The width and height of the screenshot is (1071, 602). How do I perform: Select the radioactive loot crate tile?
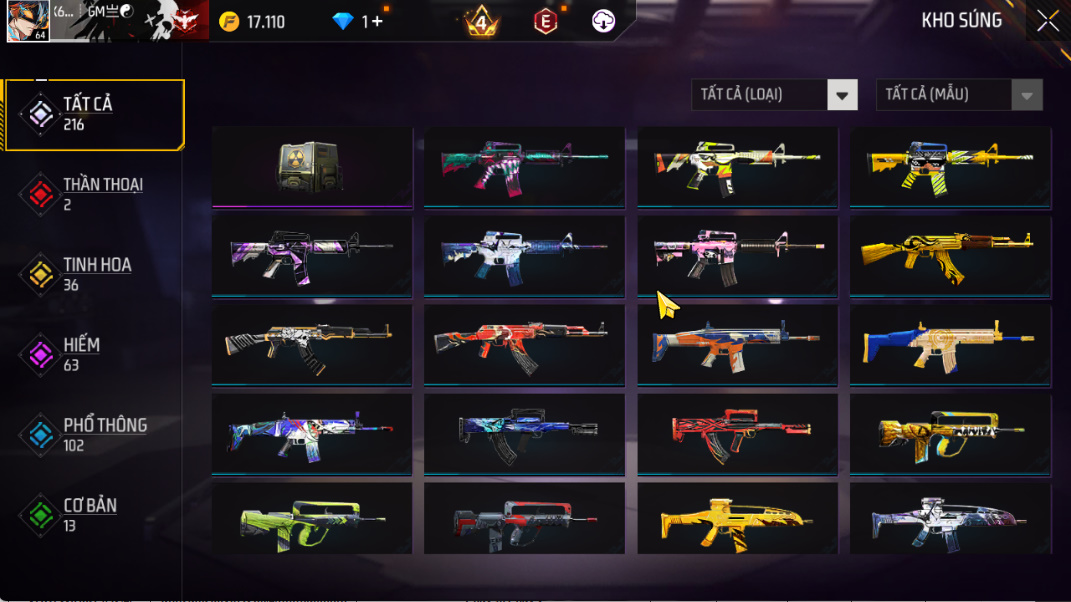(x=312, y=166)
